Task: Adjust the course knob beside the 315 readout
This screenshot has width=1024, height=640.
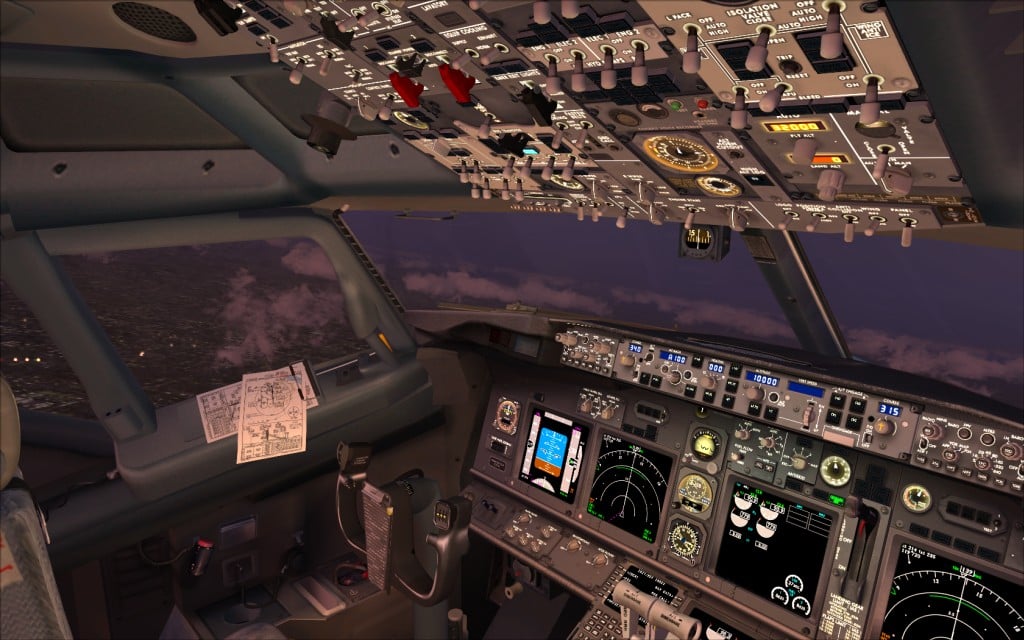Action: click(x=881, y=426)
